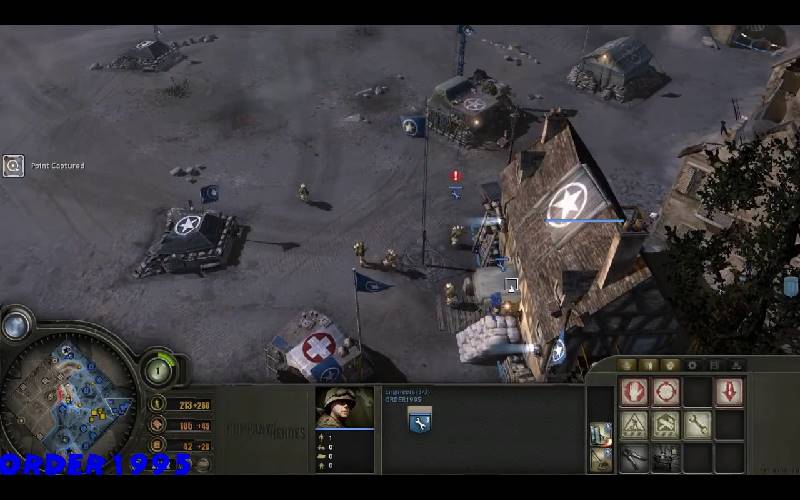Screen dimensions: 800x500
Task: Use the red down-arrow retreat command
Action: (x=729, y=390)
